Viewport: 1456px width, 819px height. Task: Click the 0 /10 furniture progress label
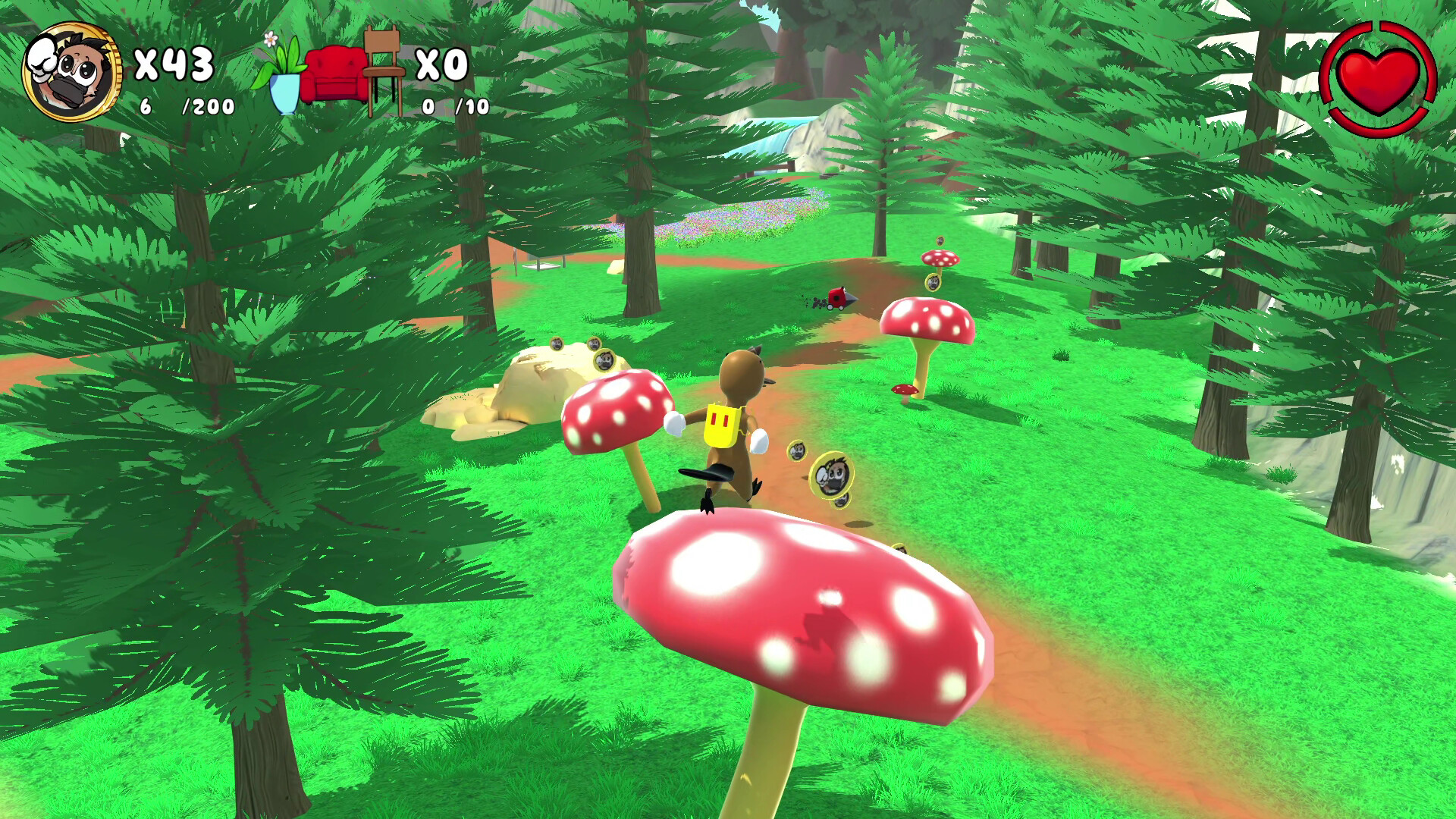click(455, 106)
